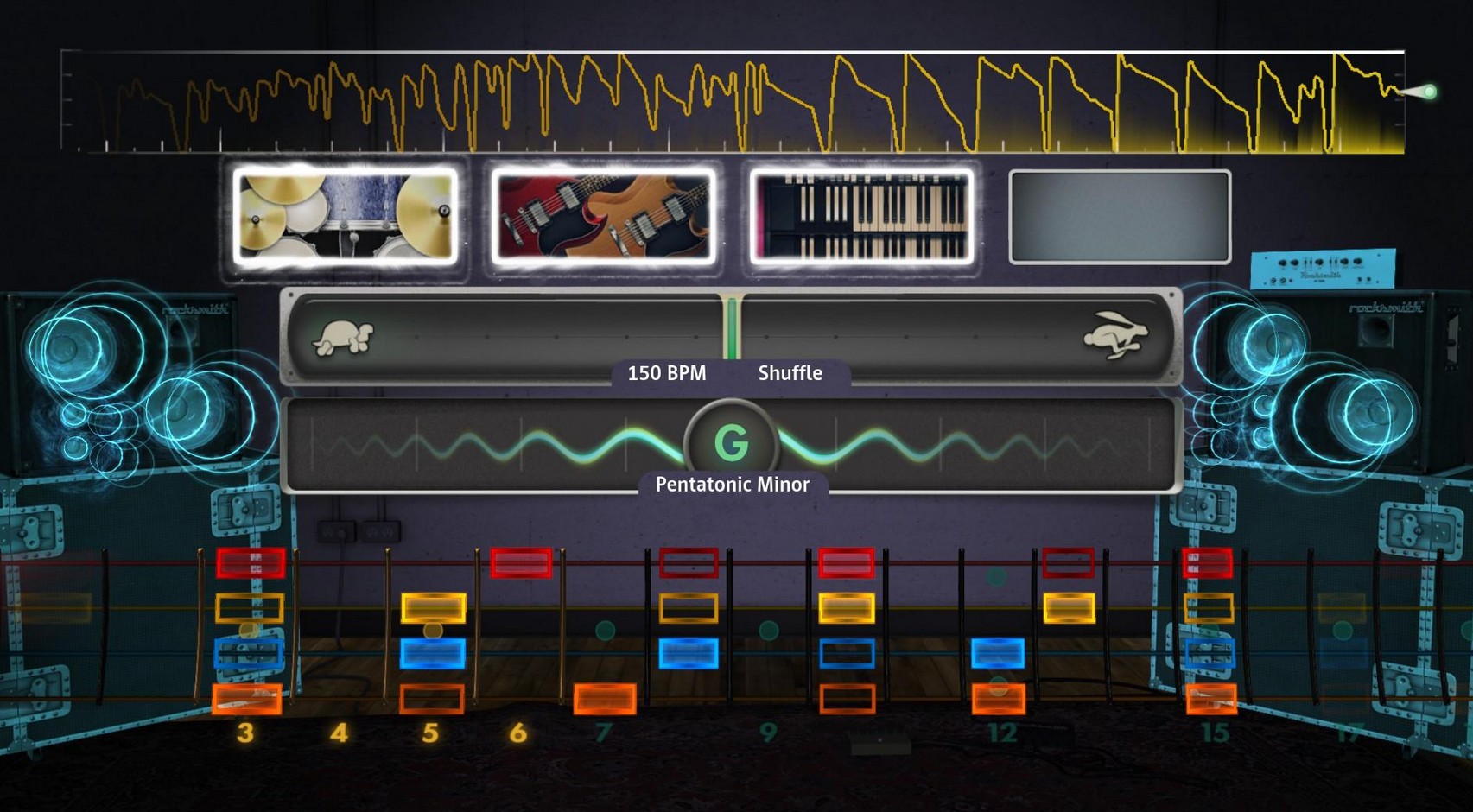Viewport: 1473px width, 812px height.
Task: Select the drums band member tile
Action: [x=346, y=216]
